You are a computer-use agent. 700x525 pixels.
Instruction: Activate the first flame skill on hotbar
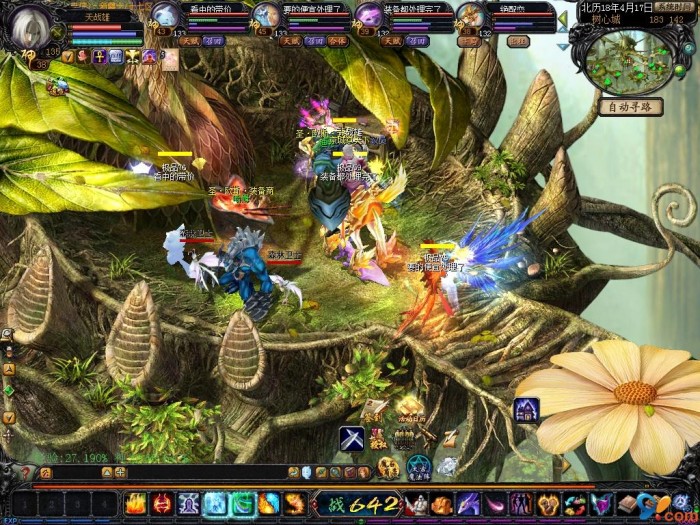136,503
